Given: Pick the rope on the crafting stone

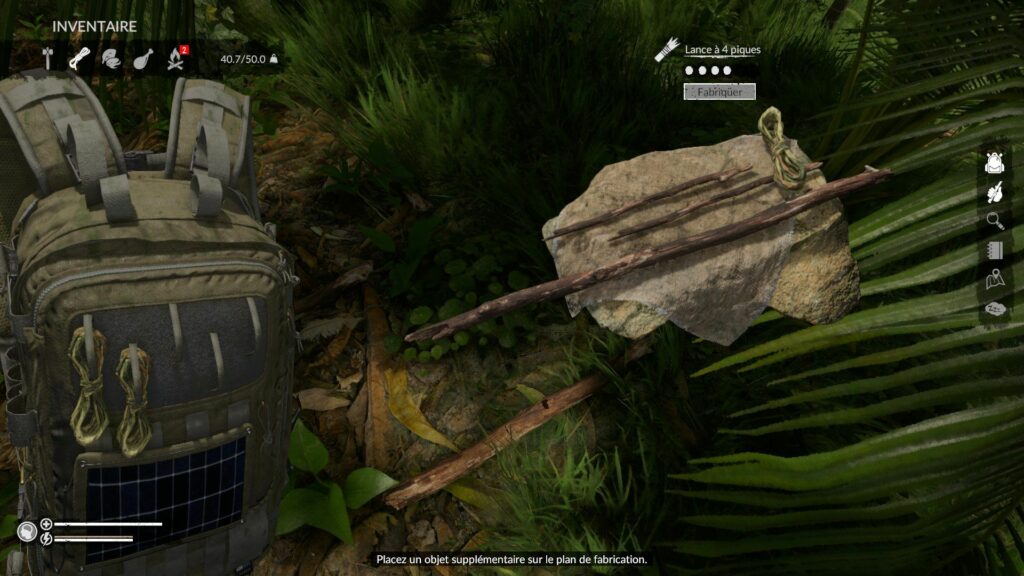Looking at the screenshot, I should pyautogui.click(x=780, y=150).
